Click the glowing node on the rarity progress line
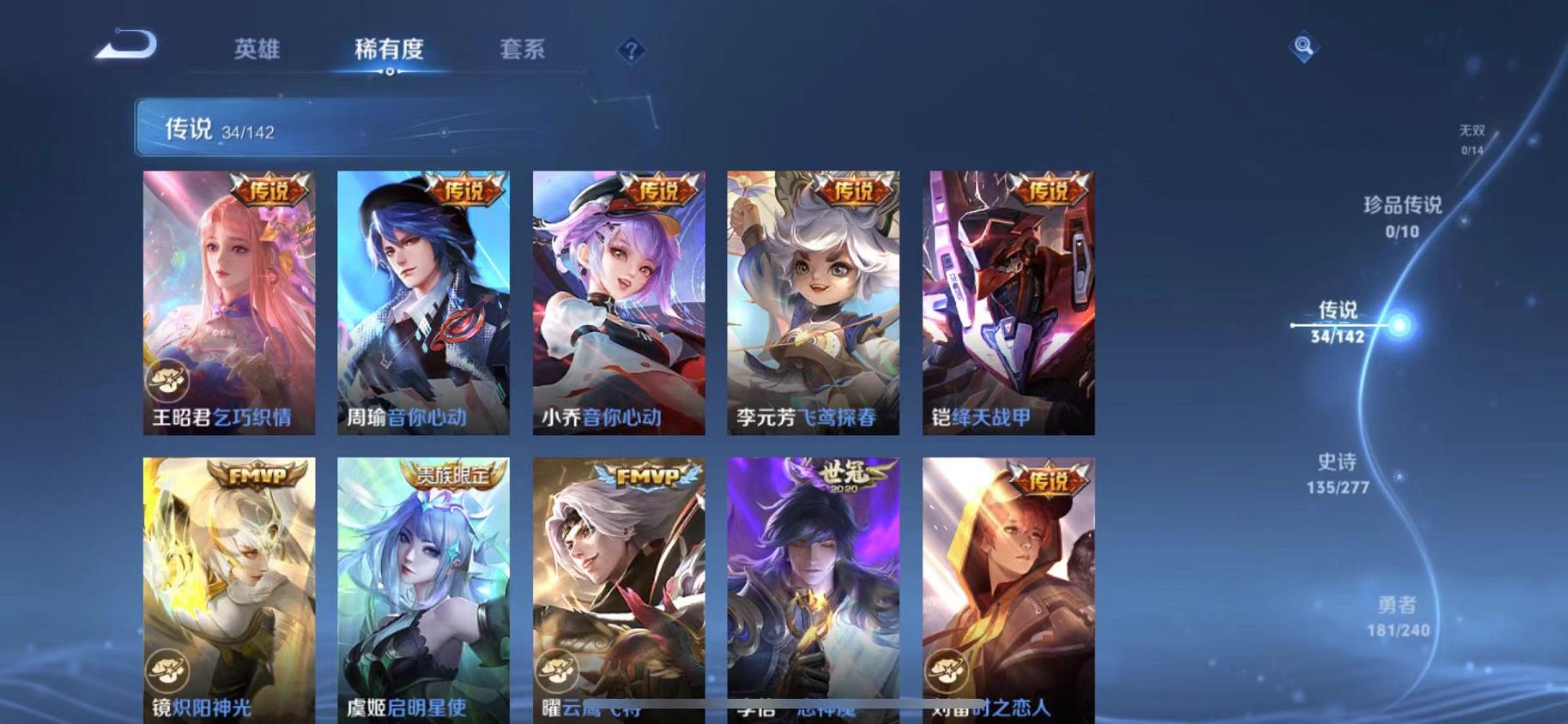The image size is (1568, 724). 1399,326
